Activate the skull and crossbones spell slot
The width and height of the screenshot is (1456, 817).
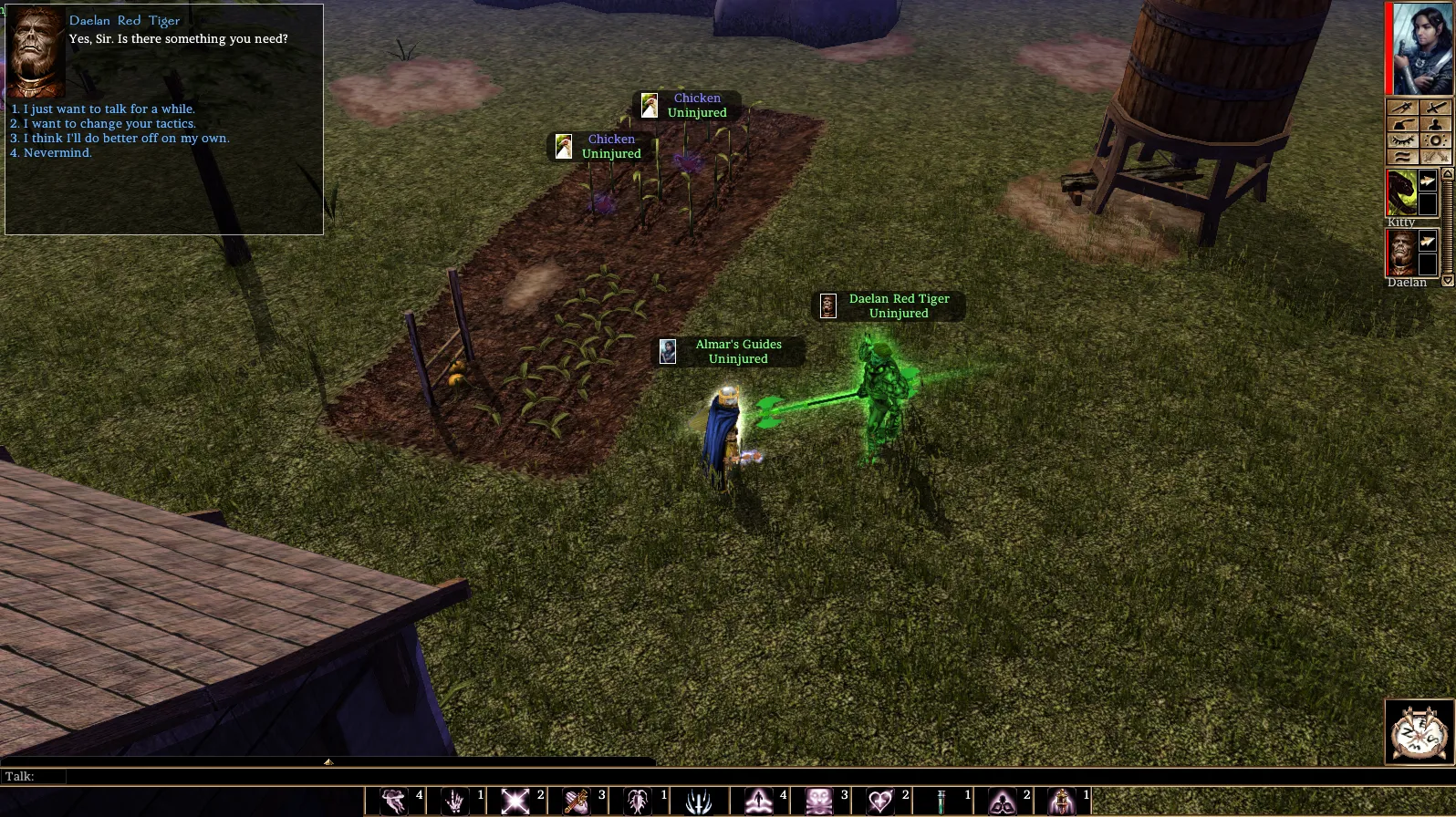[x=819, y=801]
